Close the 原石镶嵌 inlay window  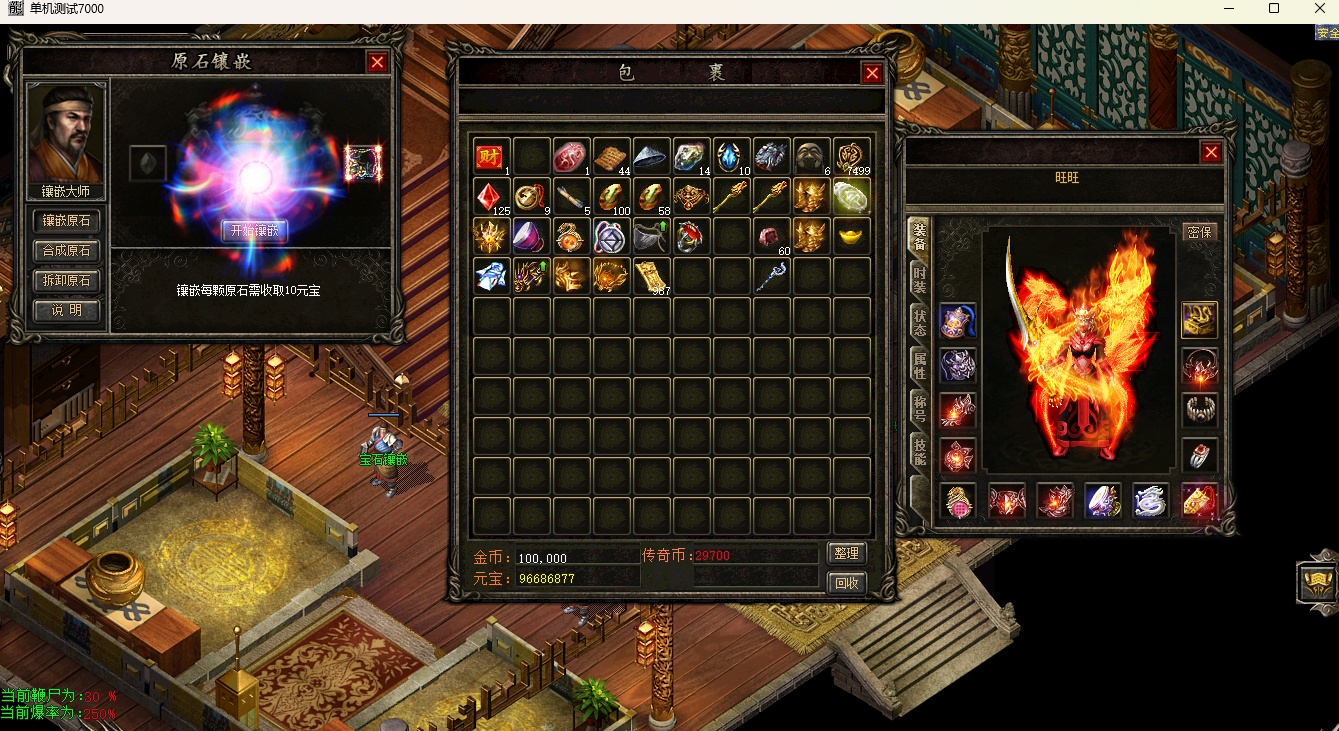(x=377, y=62)
